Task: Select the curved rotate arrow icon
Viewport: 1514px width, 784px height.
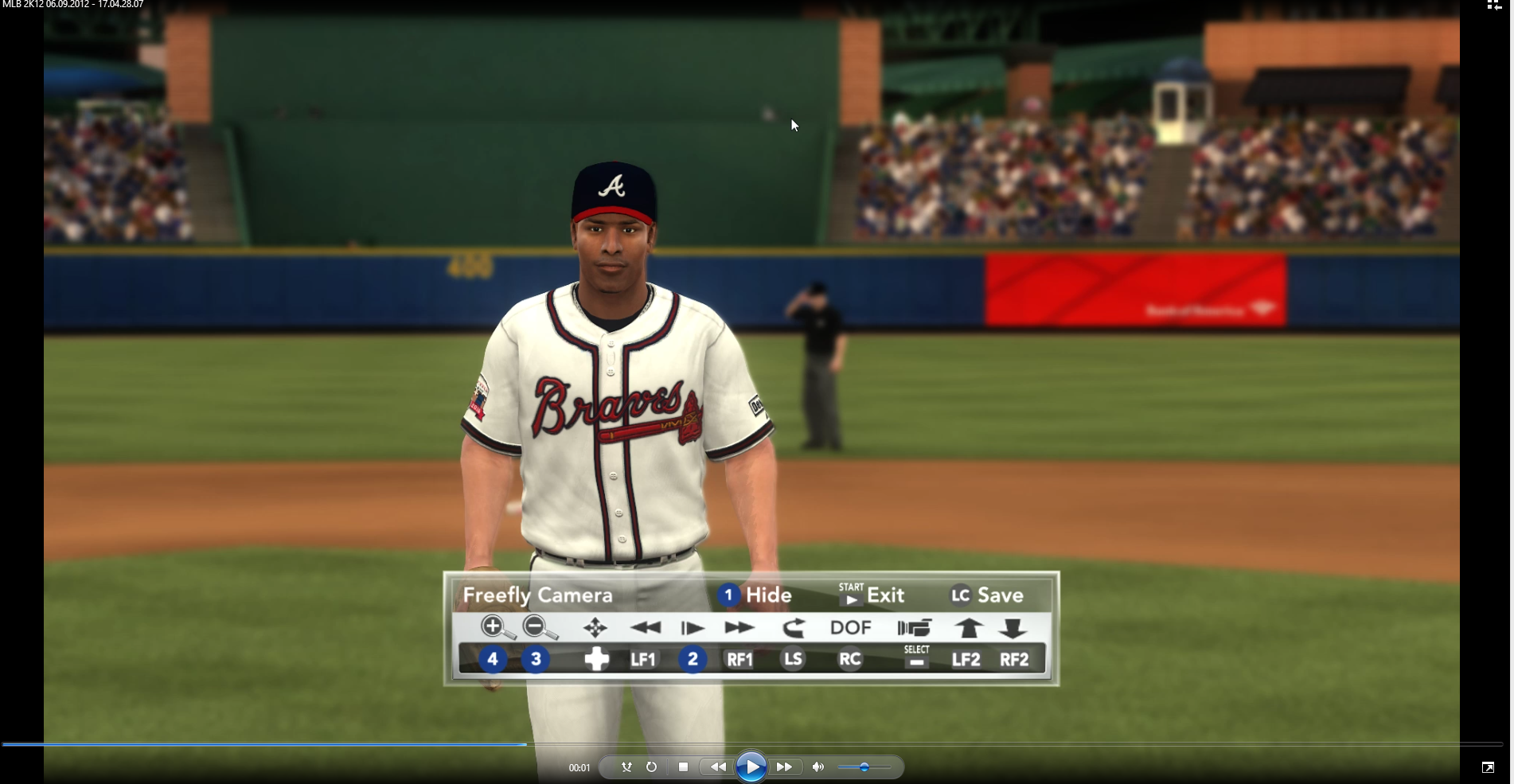Action: click(794, 628)
